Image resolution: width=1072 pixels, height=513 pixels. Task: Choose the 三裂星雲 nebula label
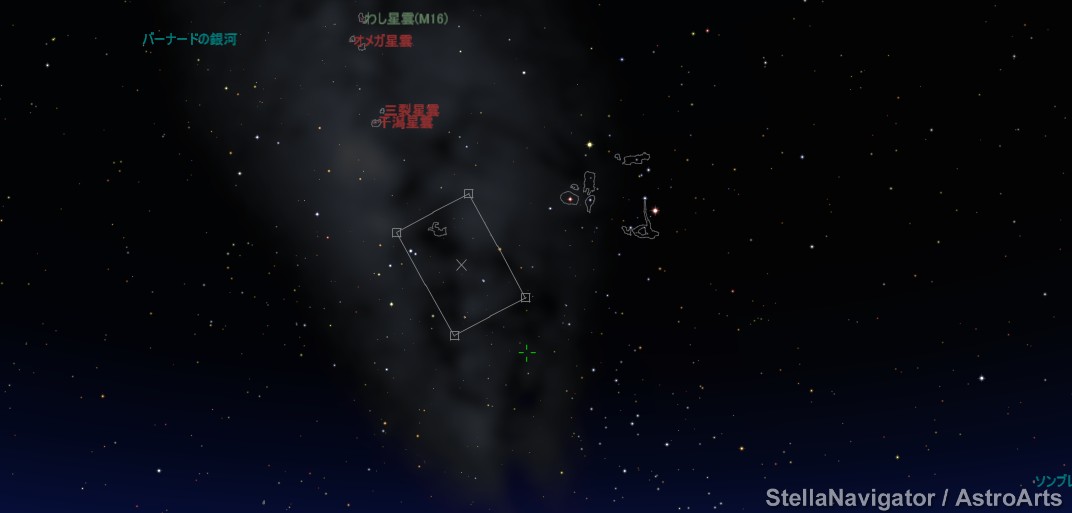pyautogui.click(x=411, y=110)
